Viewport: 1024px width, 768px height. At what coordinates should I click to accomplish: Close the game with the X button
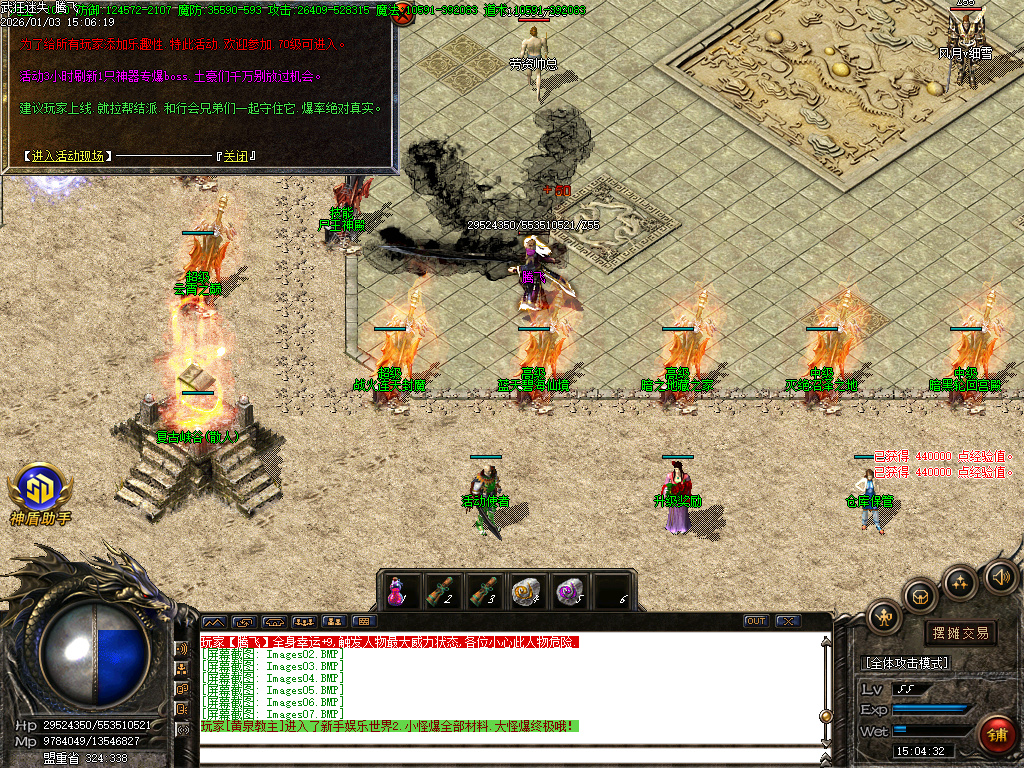tap(787, 621)
